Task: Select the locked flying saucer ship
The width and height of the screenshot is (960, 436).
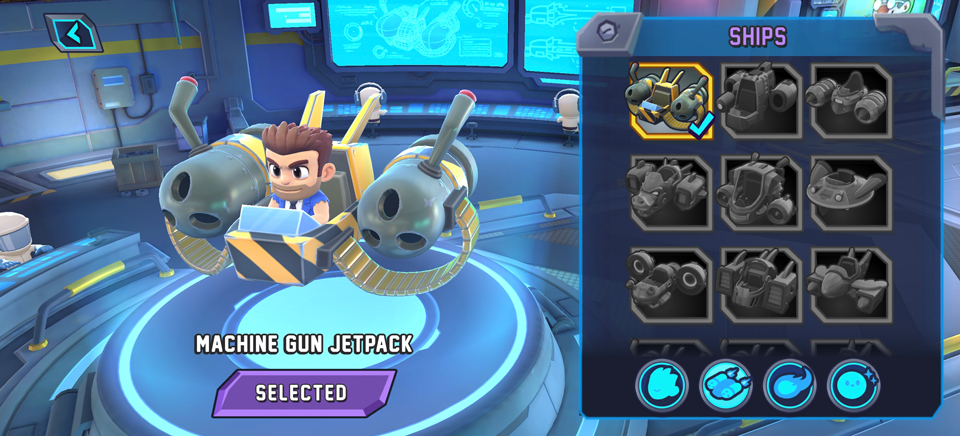Action: [850, 192]
